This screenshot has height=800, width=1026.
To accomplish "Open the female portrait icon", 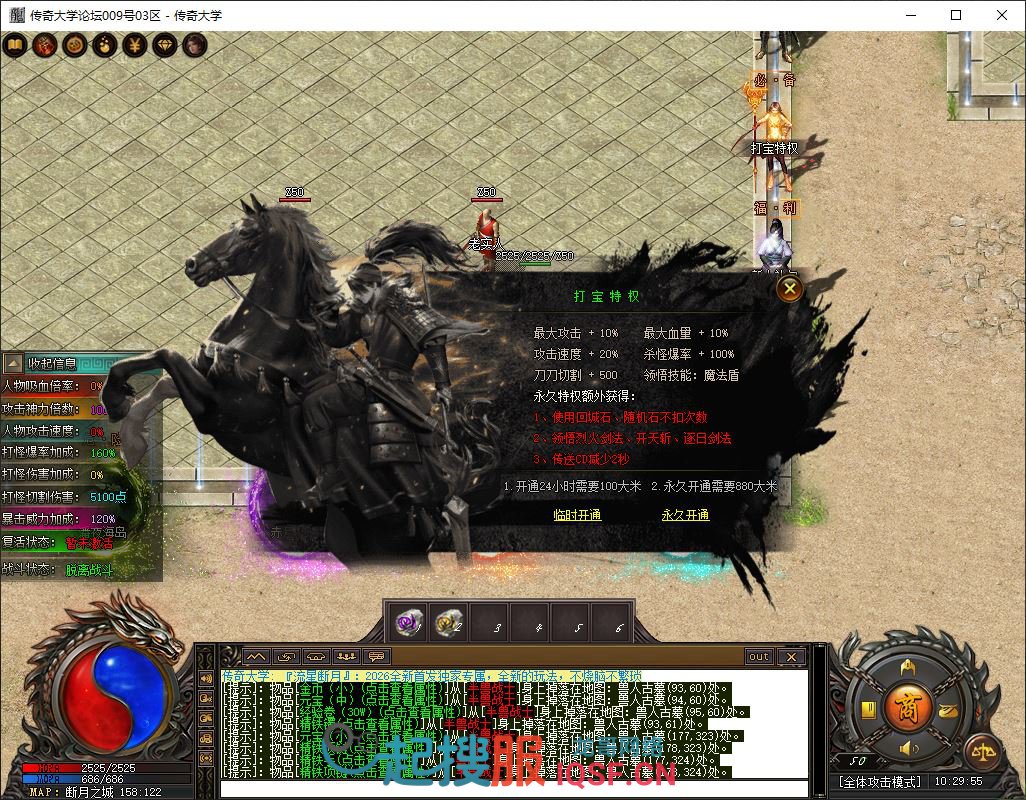I will point(194,45).
